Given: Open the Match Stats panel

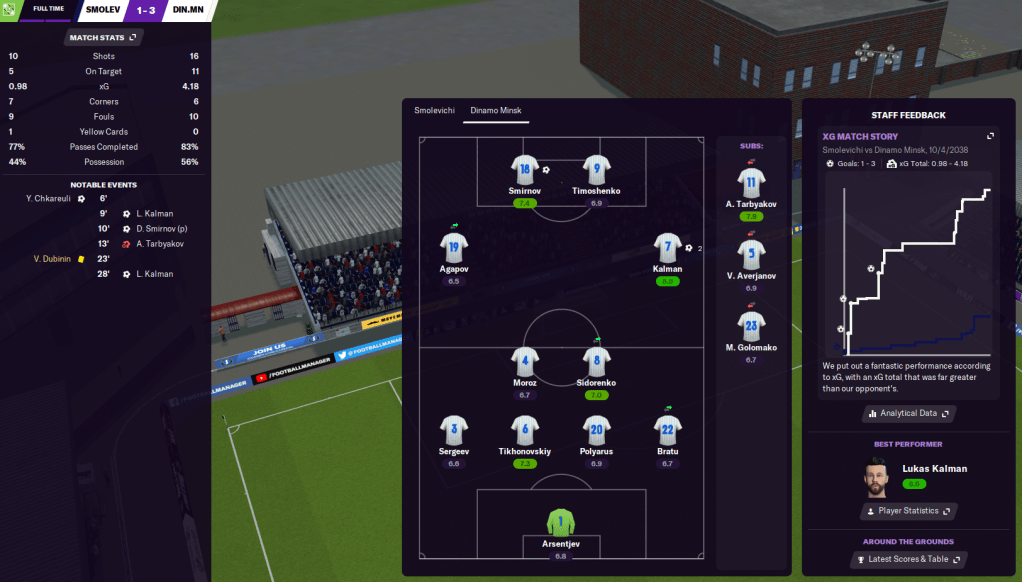Looking at the screenshot, I should click(103, 38).
